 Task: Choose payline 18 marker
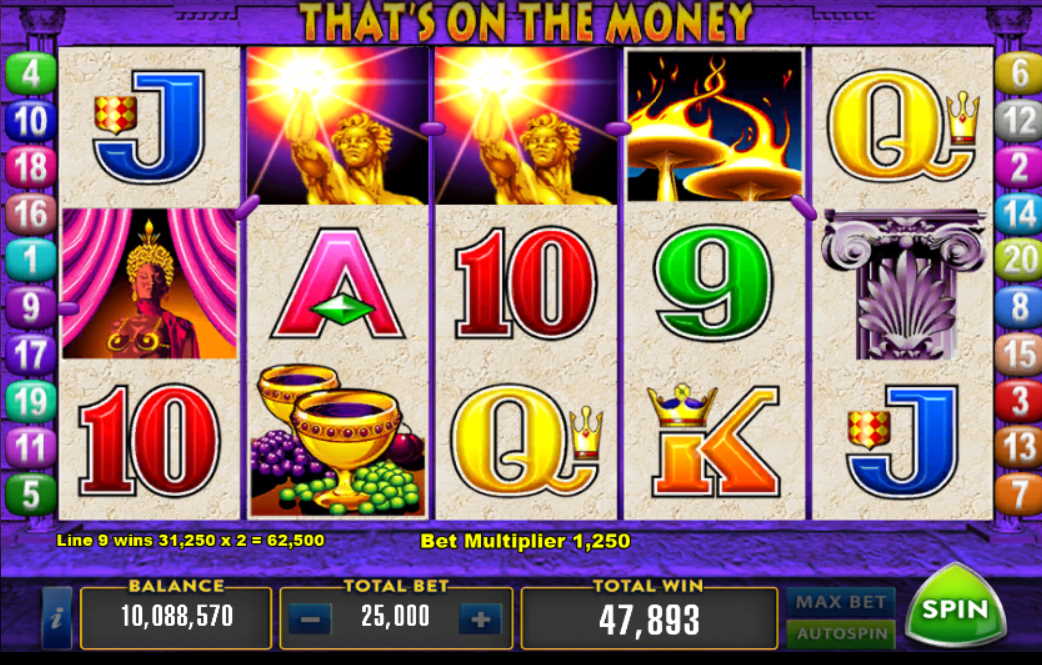click(x=31, y=168)
